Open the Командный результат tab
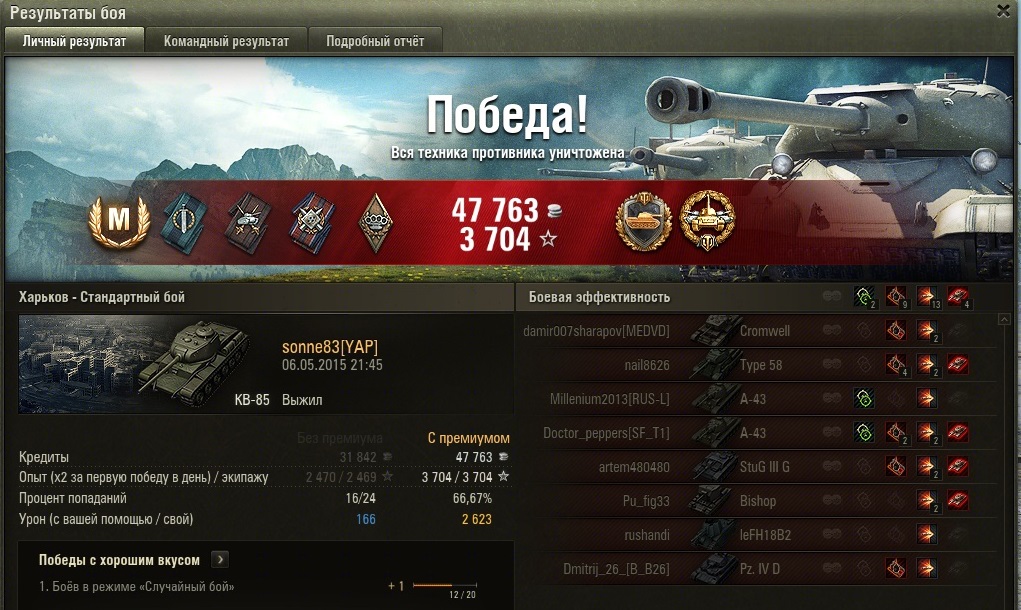This screenshot has height=610, width=1021. [226, 41]
